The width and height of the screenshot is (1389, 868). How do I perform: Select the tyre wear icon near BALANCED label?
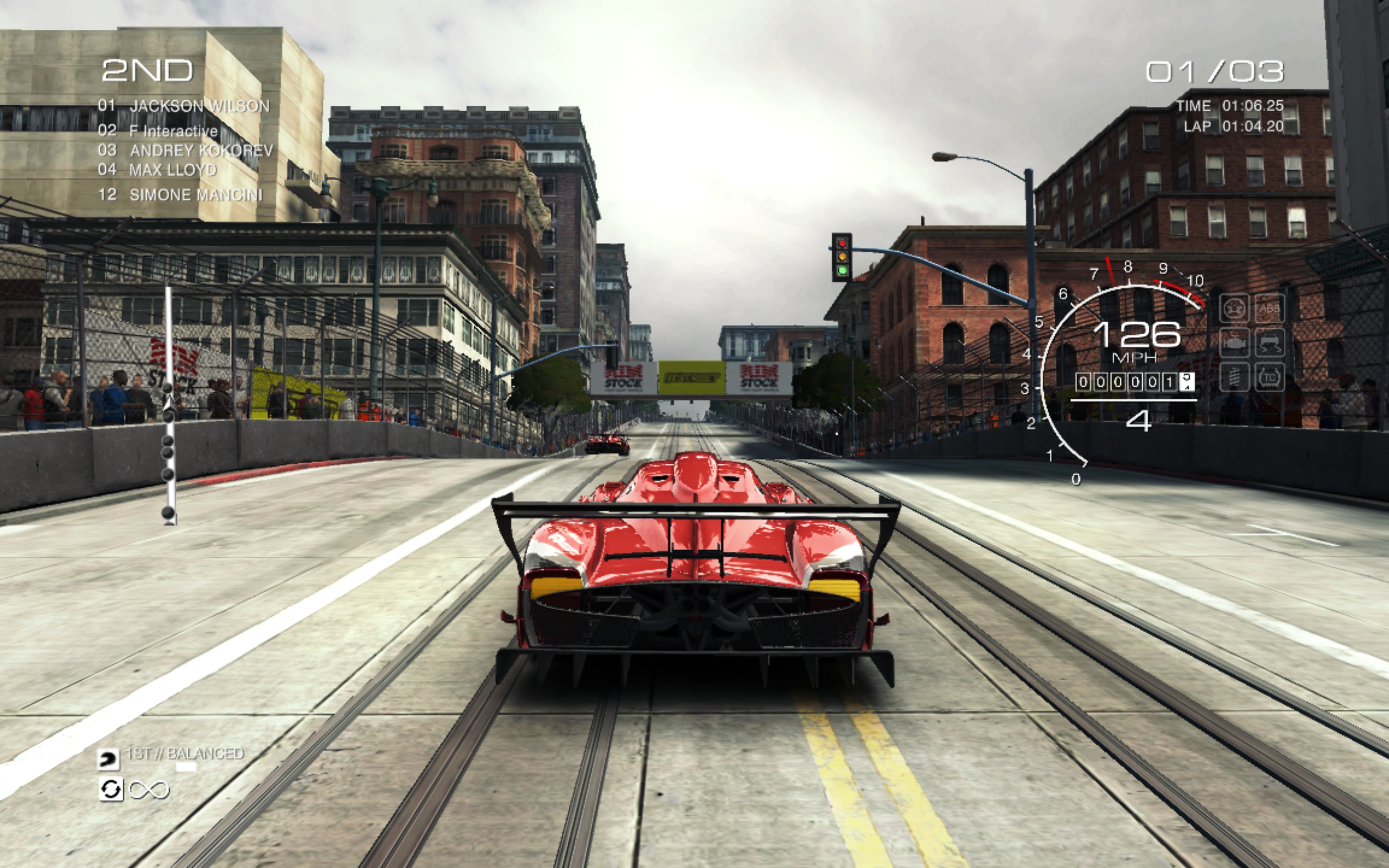tap(109, 760)
